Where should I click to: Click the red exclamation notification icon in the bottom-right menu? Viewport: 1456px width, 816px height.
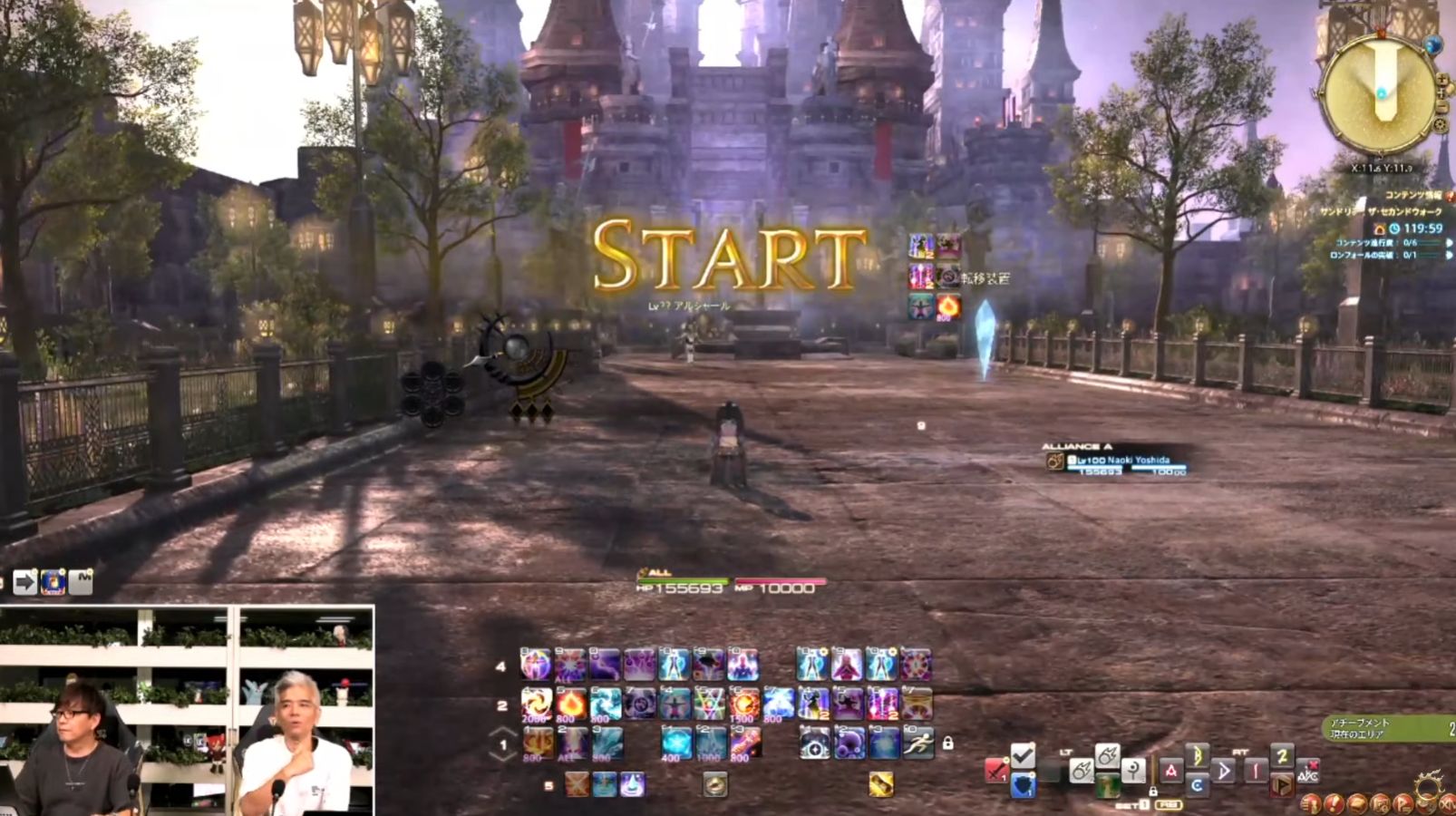coord(1335,805)
